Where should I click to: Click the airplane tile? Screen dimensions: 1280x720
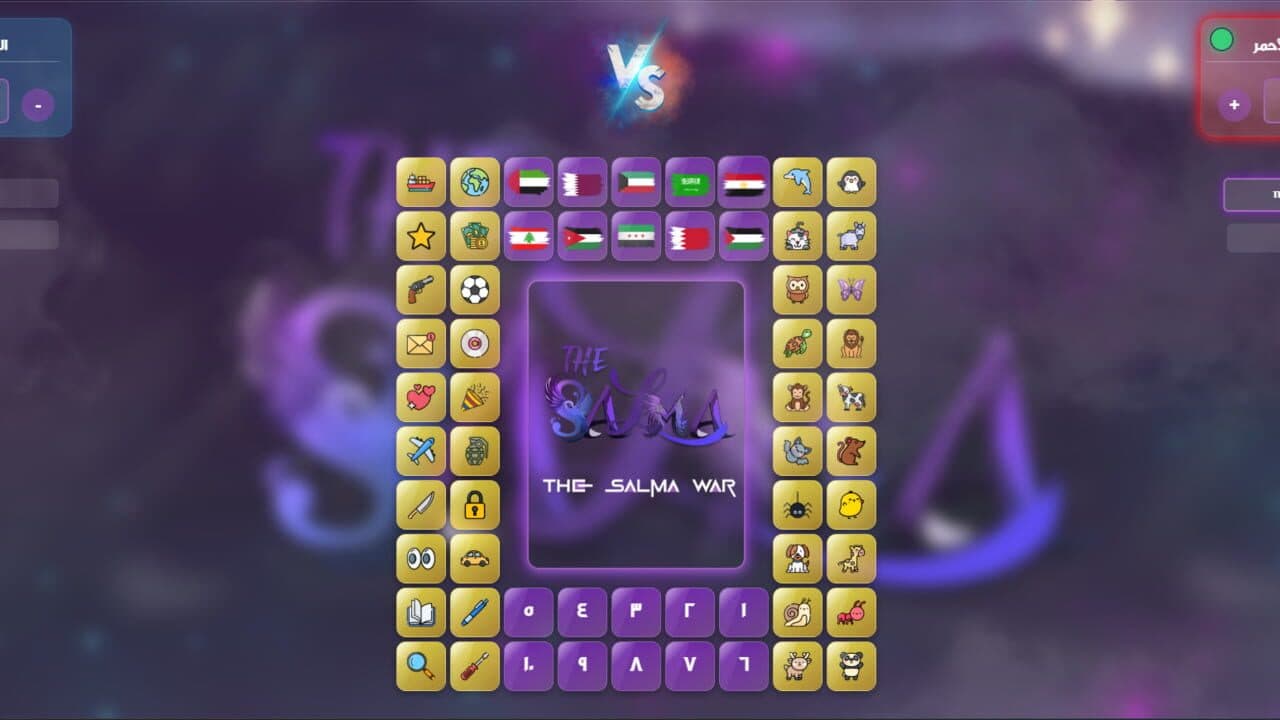[421, 451]
